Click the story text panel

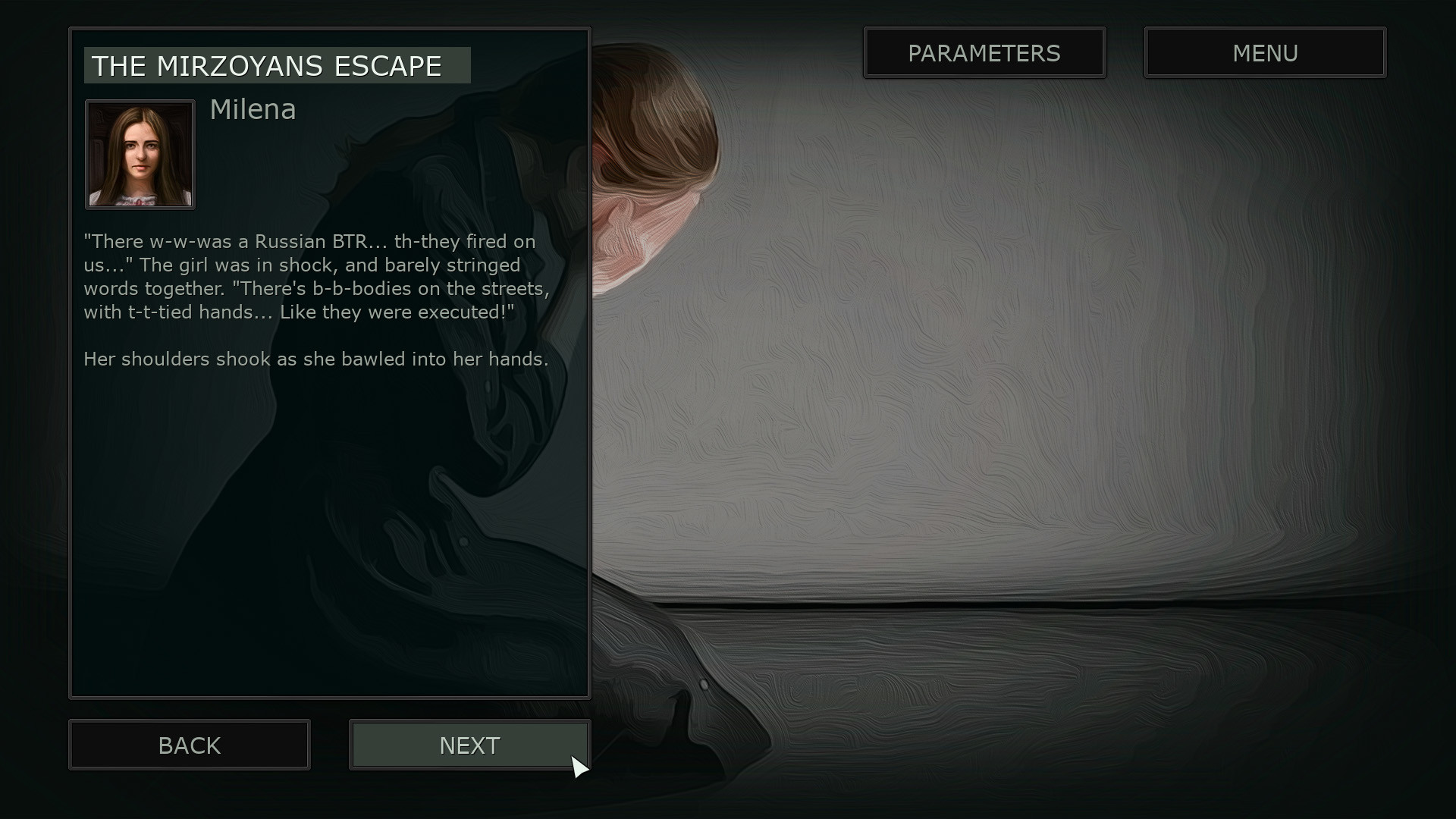point(329,362)
